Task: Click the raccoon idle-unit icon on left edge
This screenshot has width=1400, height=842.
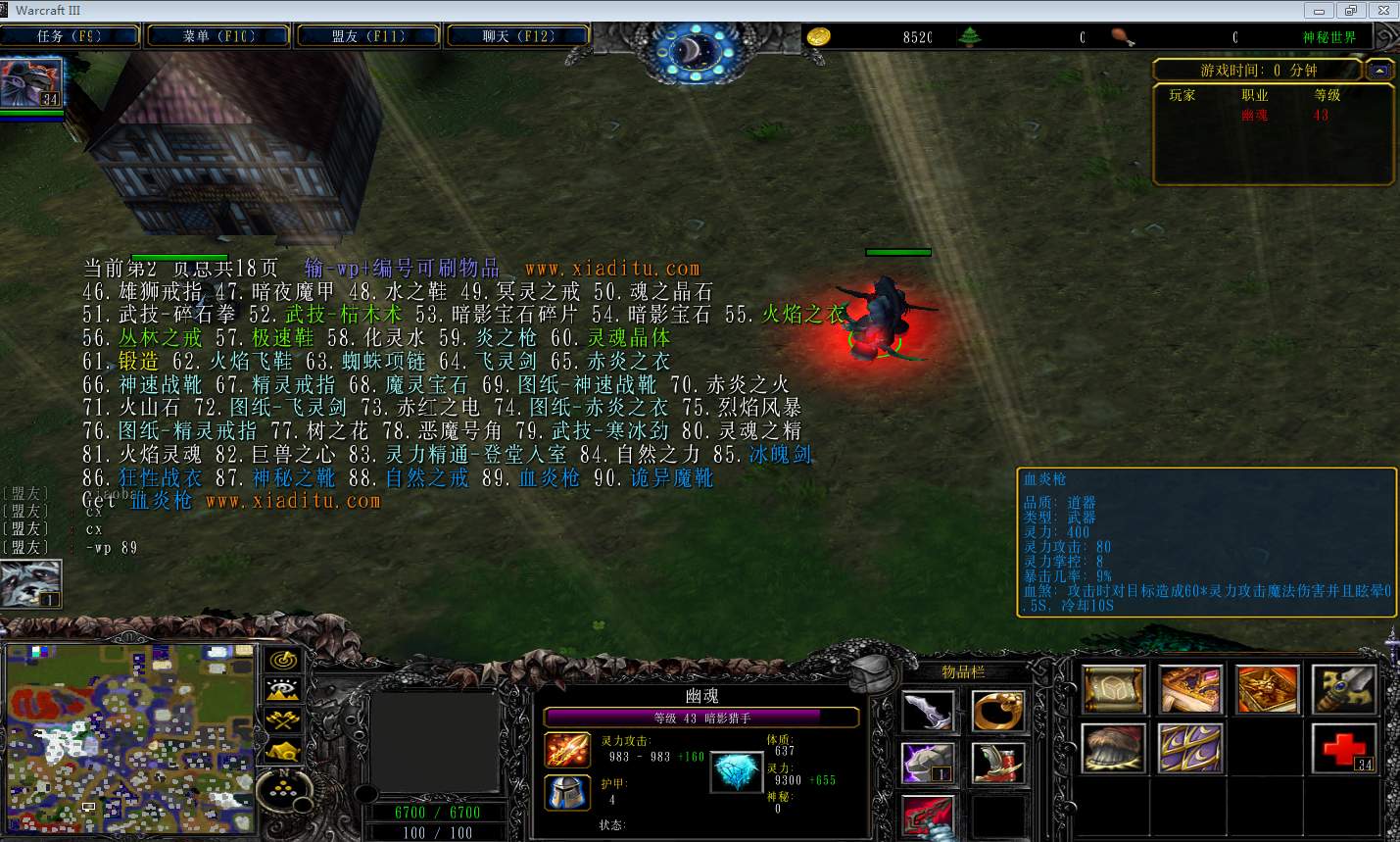Action: (x=30, y=584)
